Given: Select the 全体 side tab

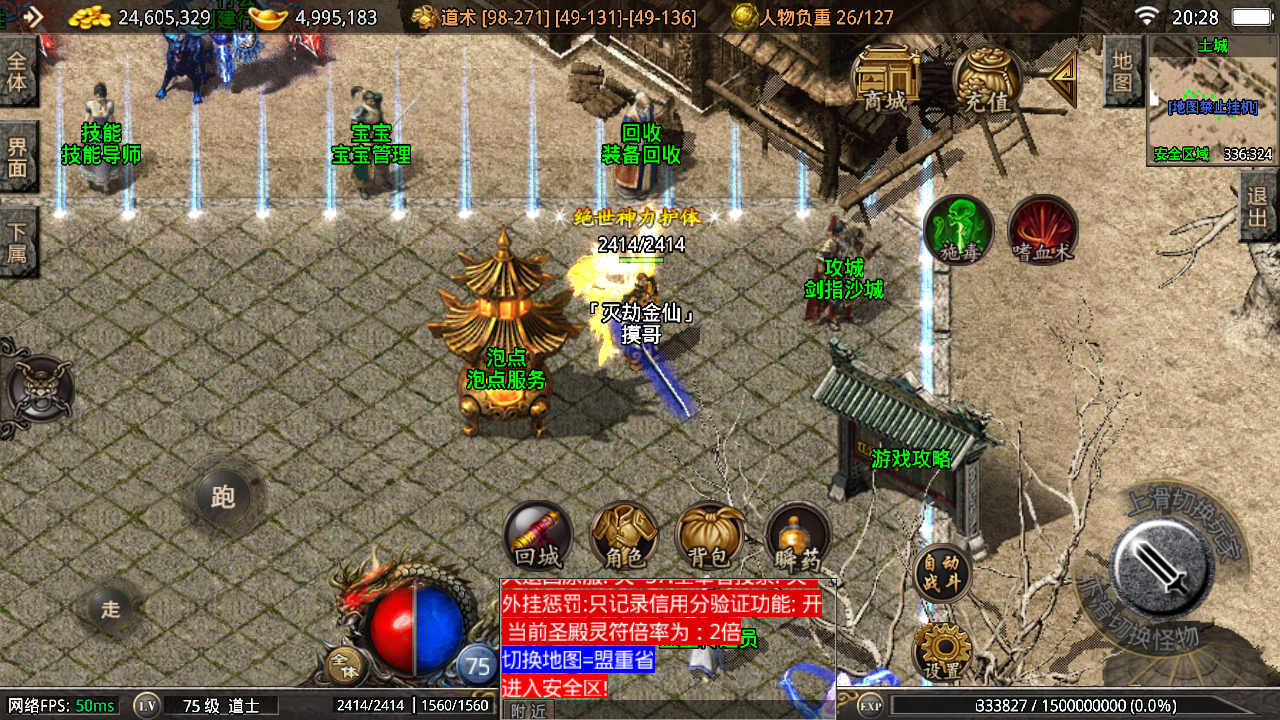Looking at the screenshot, I should [18, 70].
